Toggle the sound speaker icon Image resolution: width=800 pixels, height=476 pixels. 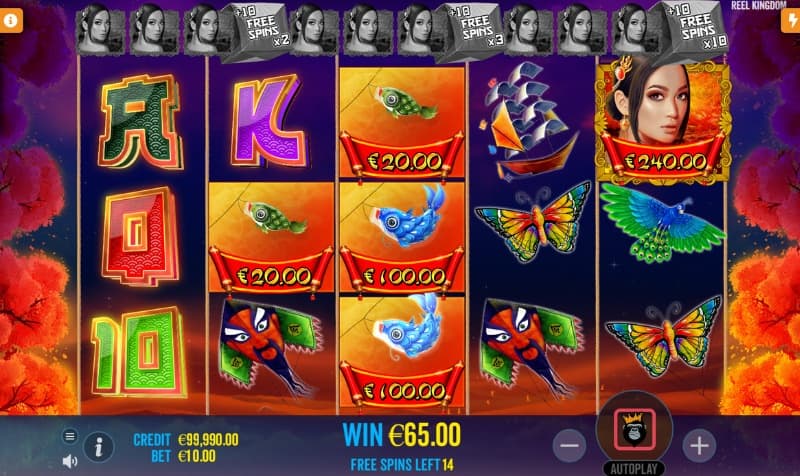(70, 461)
